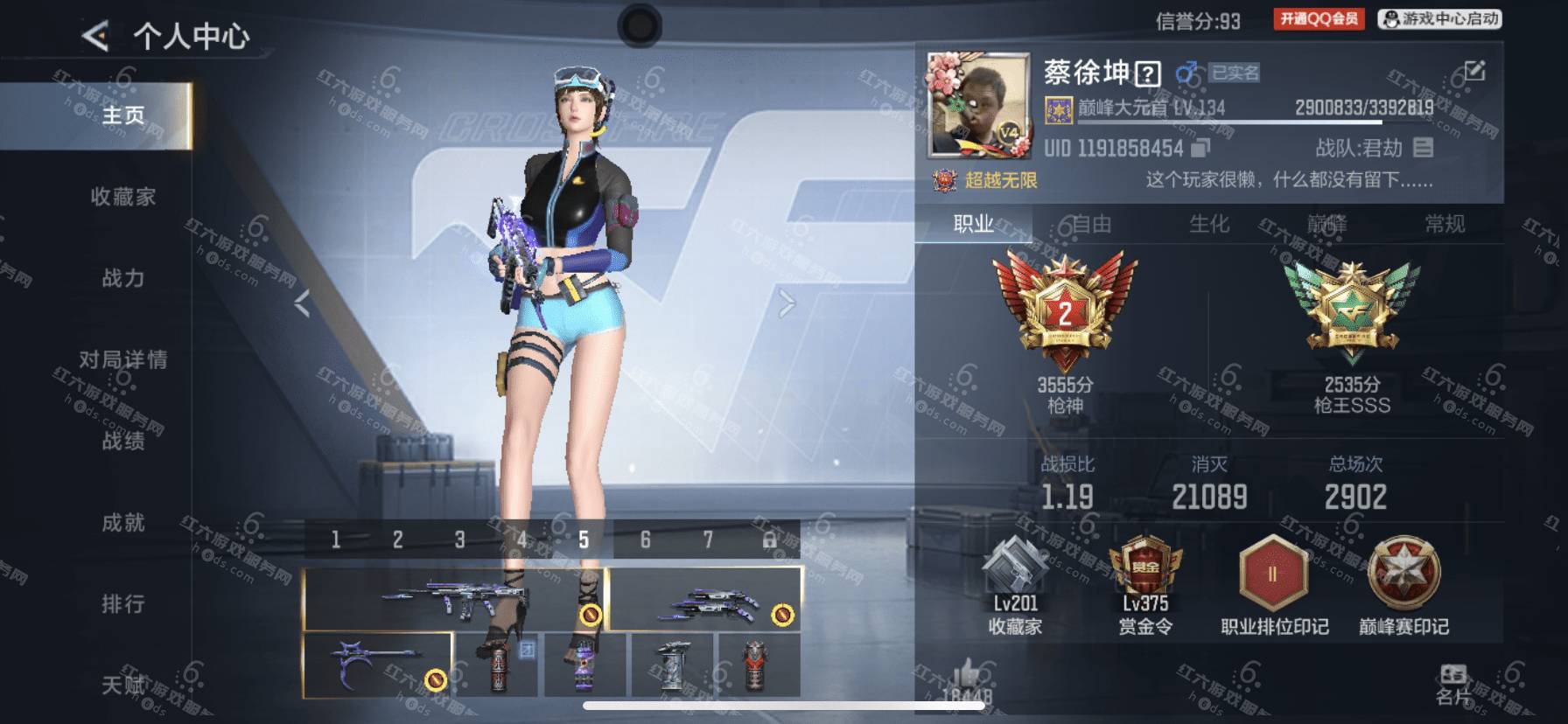Show the 战绩 records page
This screenshot has height=724, width=1568.
[x=122, y=441]
